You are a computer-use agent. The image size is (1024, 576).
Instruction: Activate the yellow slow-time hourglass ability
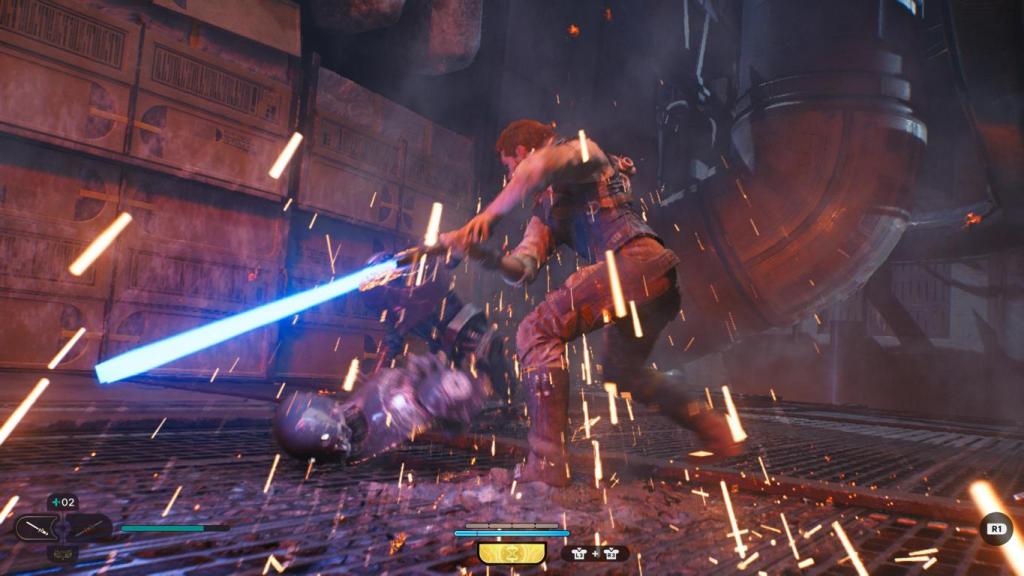coord(511,552)
